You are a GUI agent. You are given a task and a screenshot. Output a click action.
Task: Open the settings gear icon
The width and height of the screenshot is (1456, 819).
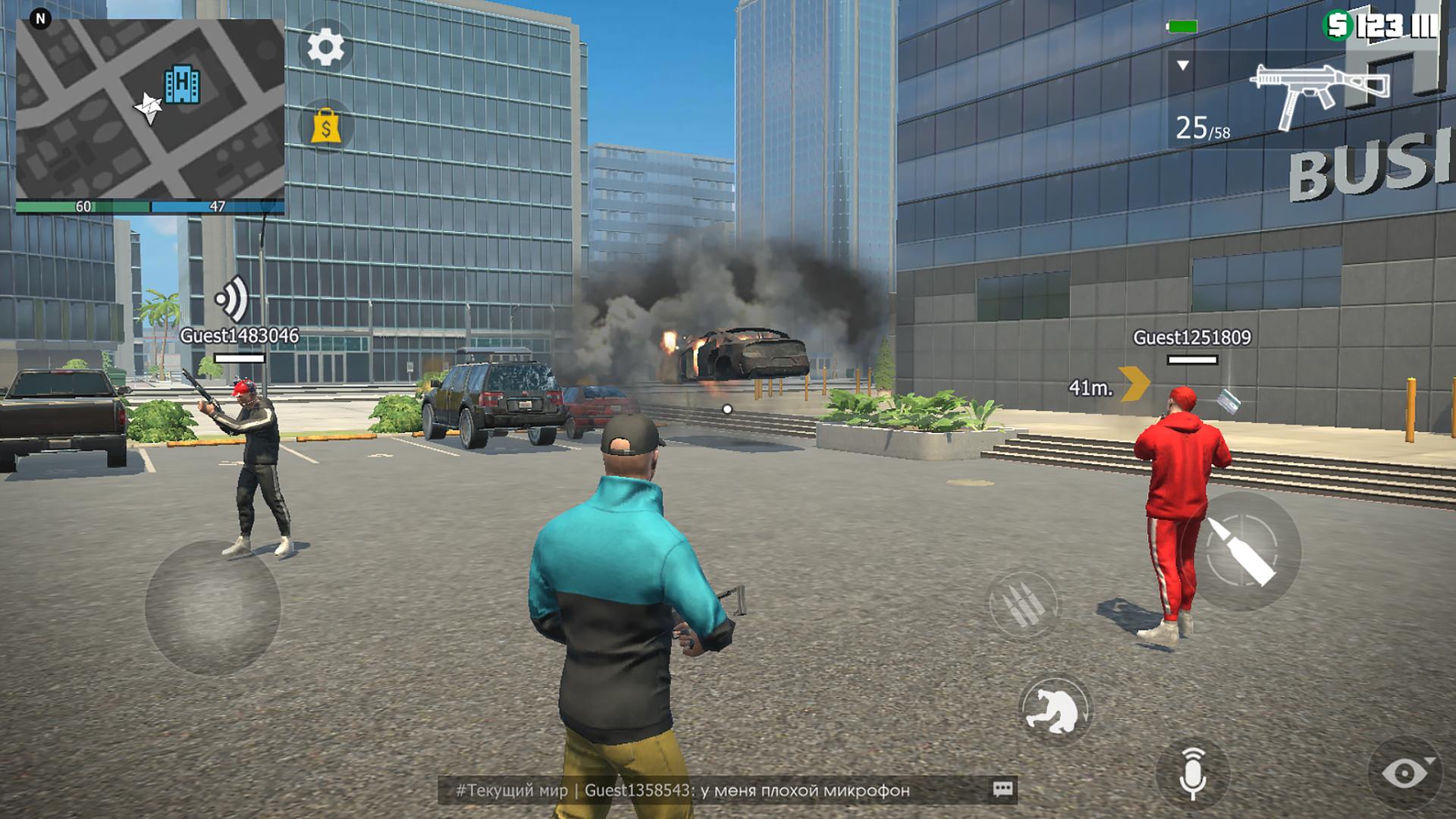coord(325,48)
